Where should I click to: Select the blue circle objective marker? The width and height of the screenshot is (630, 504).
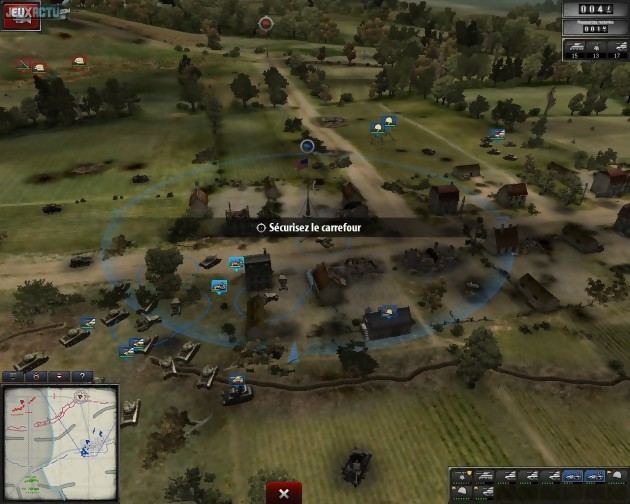coord(307,146)
